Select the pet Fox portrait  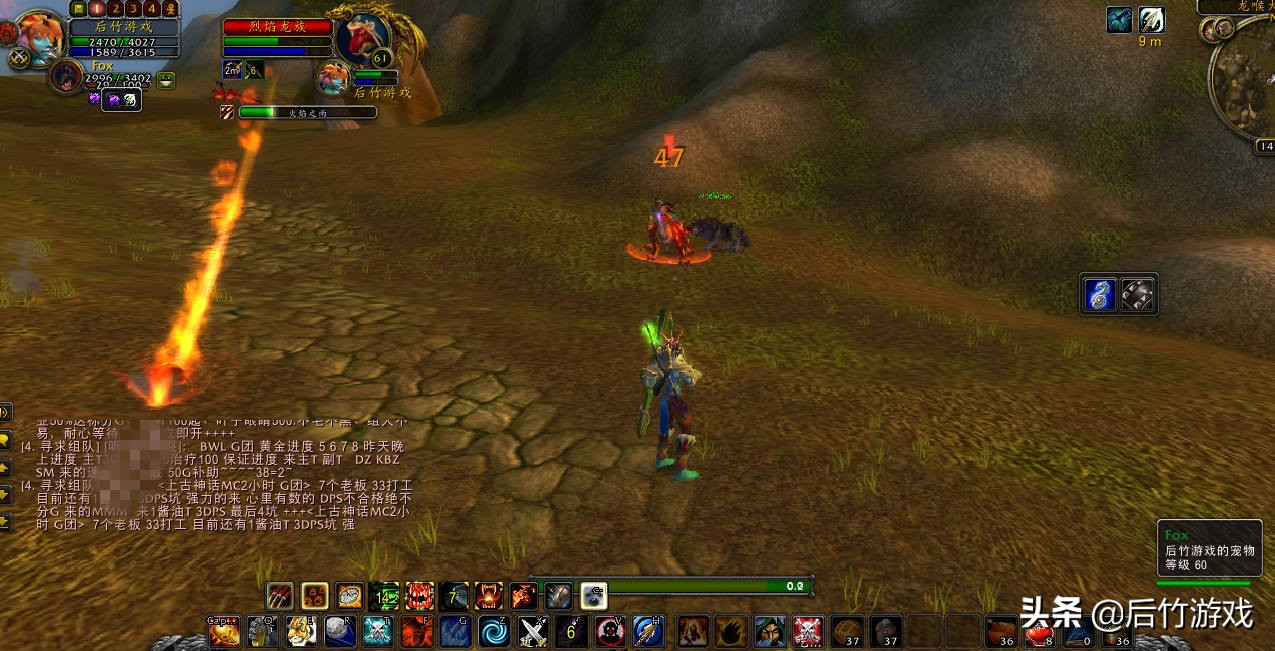(x=66, y=77)
